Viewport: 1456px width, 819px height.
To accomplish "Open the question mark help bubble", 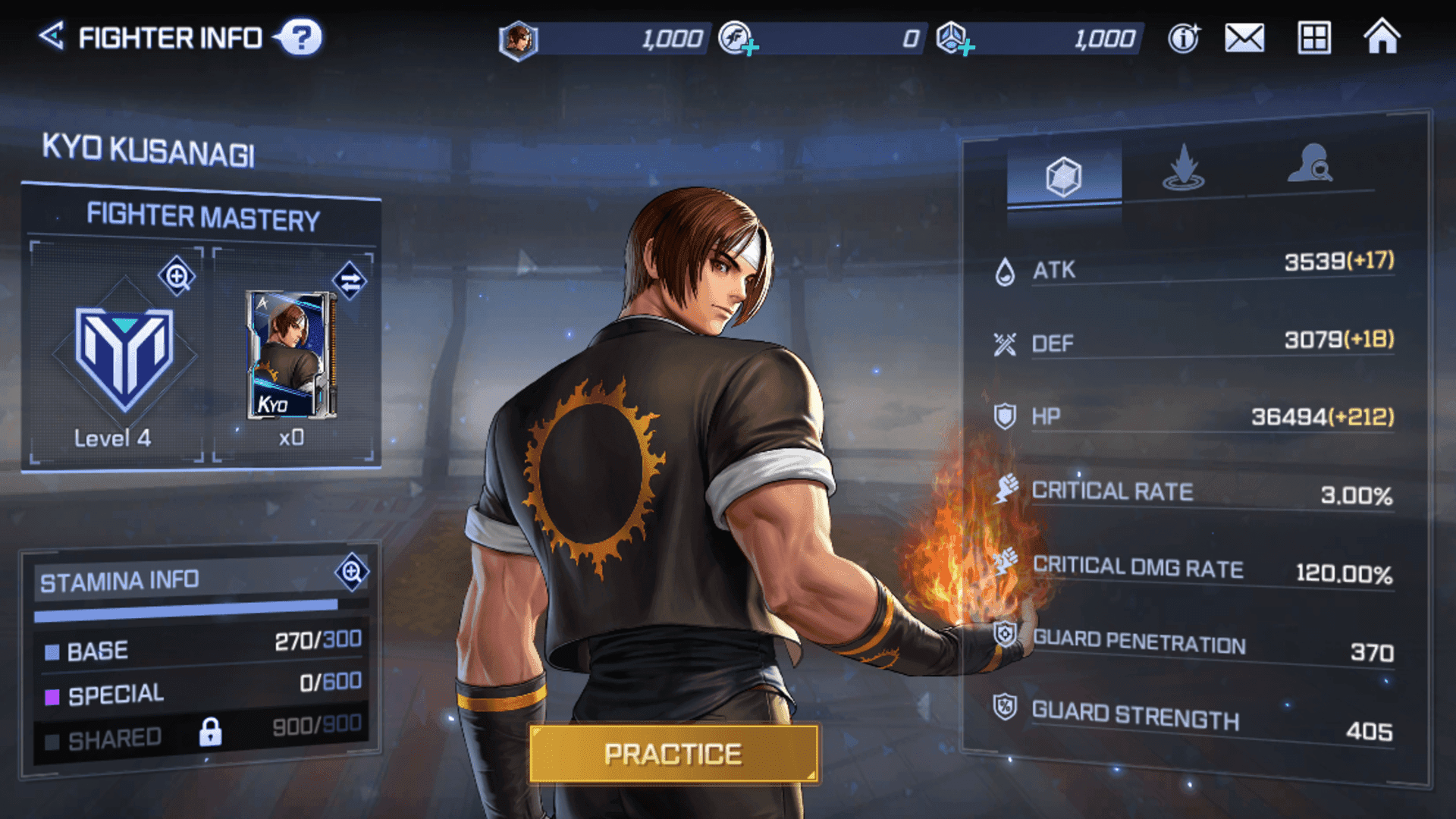I will [301, 37].
